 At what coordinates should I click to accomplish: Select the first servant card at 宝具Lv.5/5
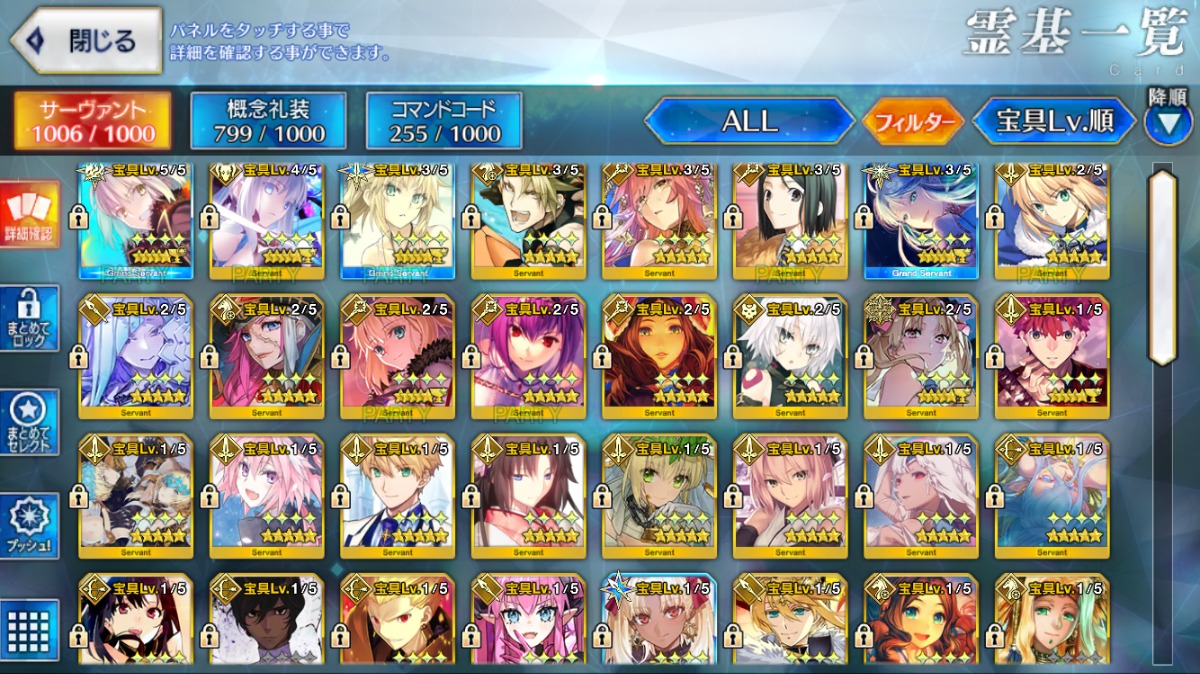tap(135, 220)
